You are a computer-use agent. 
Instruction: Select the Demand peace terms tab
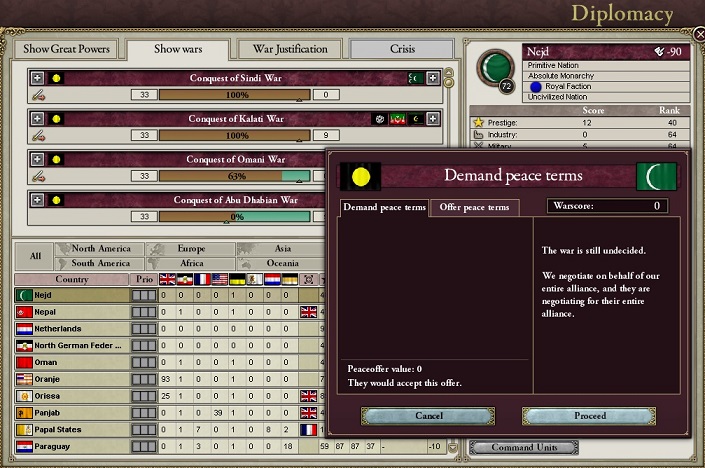pos(384,207)
